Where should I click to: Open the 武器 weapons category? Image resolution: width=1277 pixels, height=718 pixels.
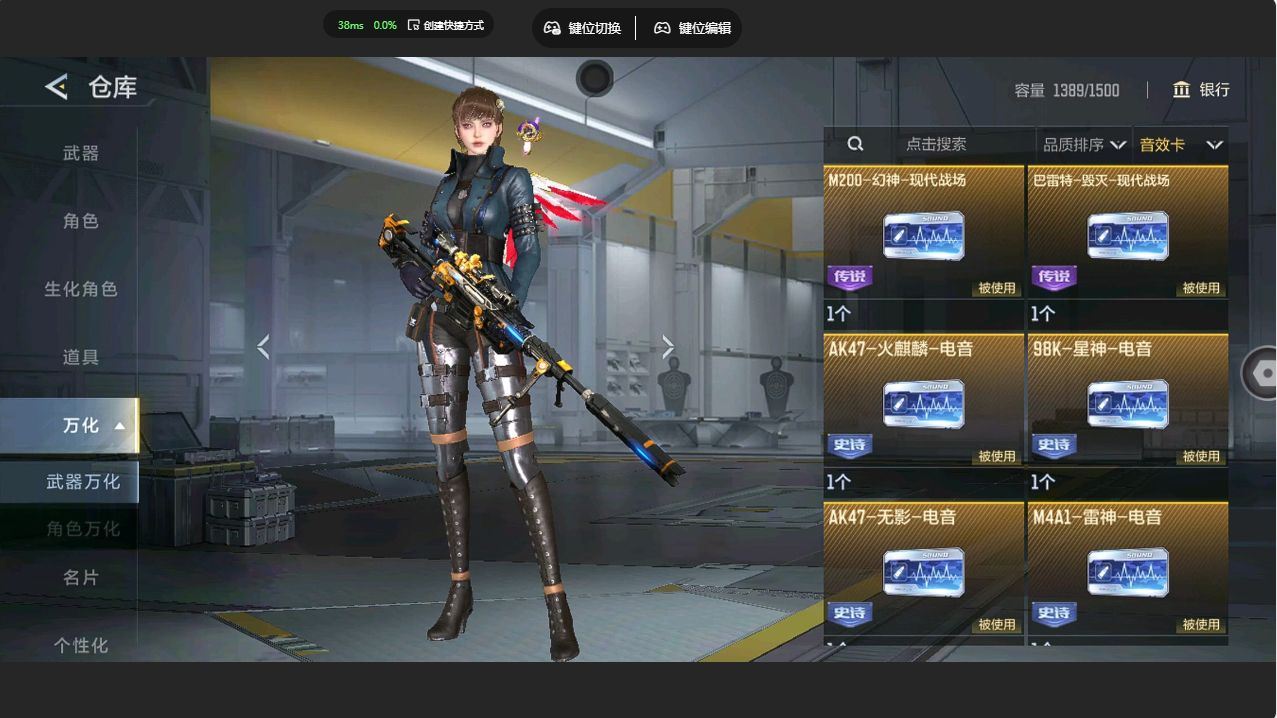[81, 153]
